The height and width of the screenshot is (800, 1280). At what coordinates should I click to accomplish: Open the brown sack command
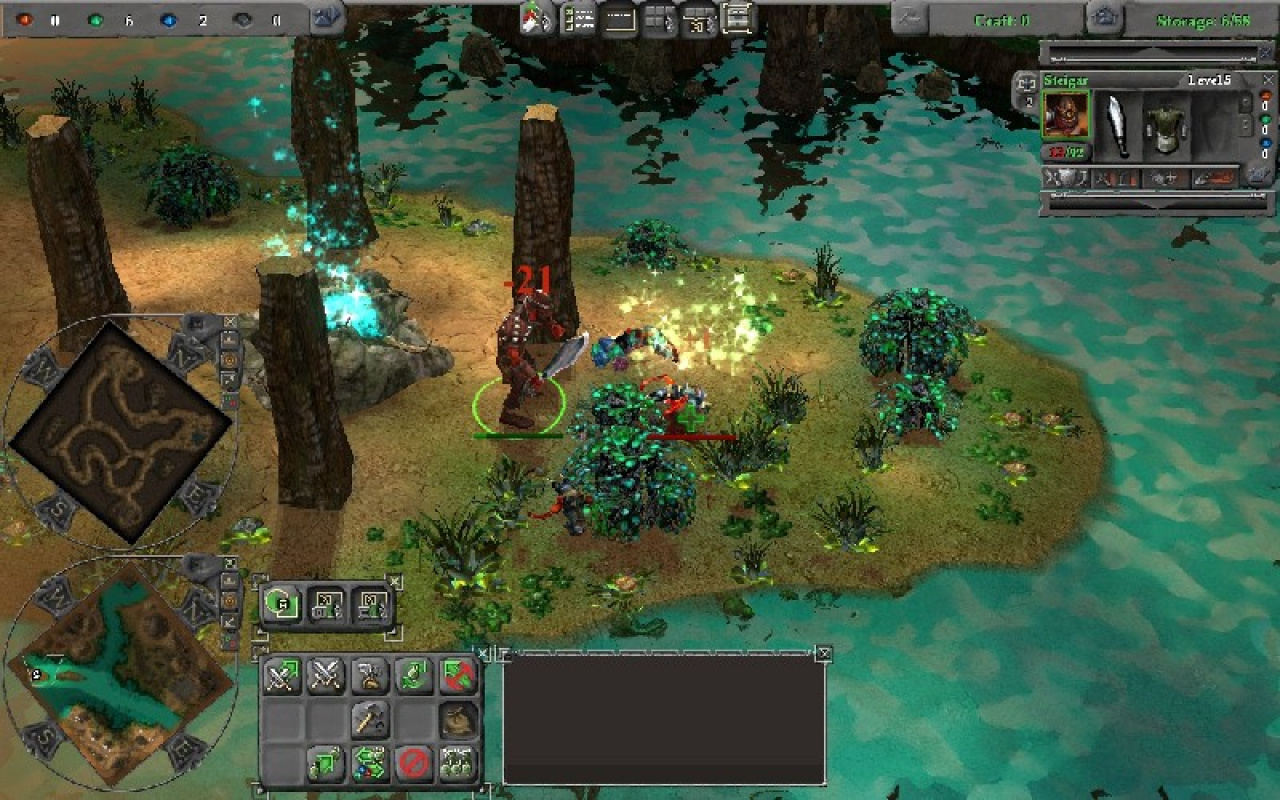point(458,720)
